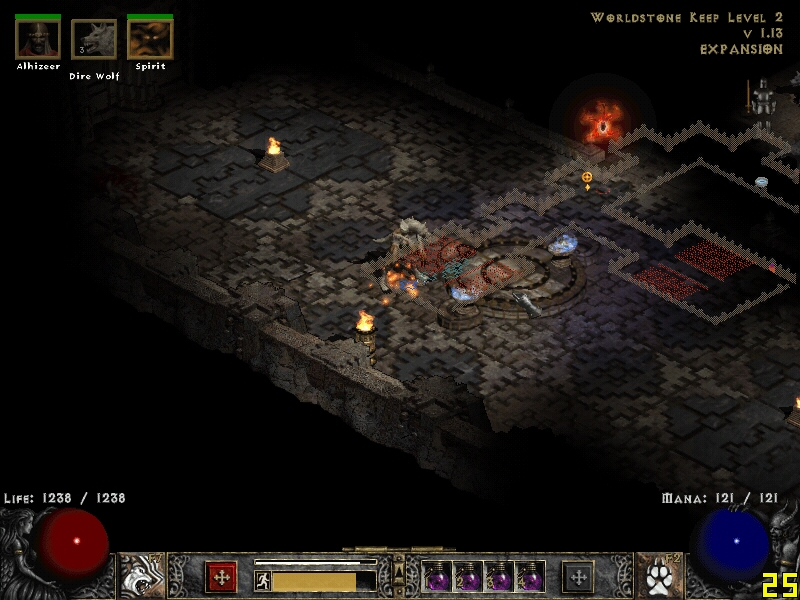Click the grey skill tree button

(x=578, y=577)
